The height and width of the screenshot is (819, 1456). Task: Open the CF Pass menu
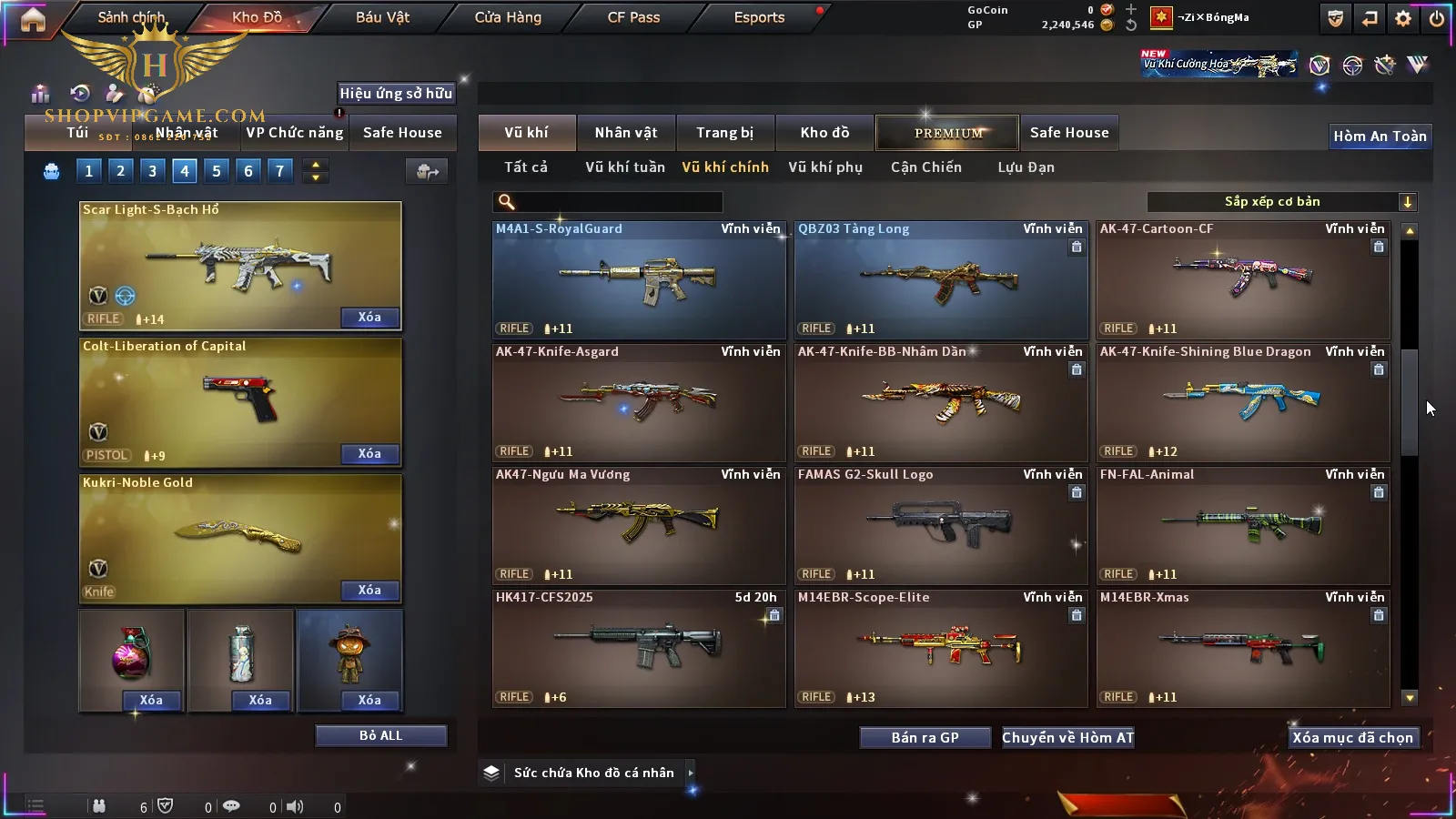(633, 17)
